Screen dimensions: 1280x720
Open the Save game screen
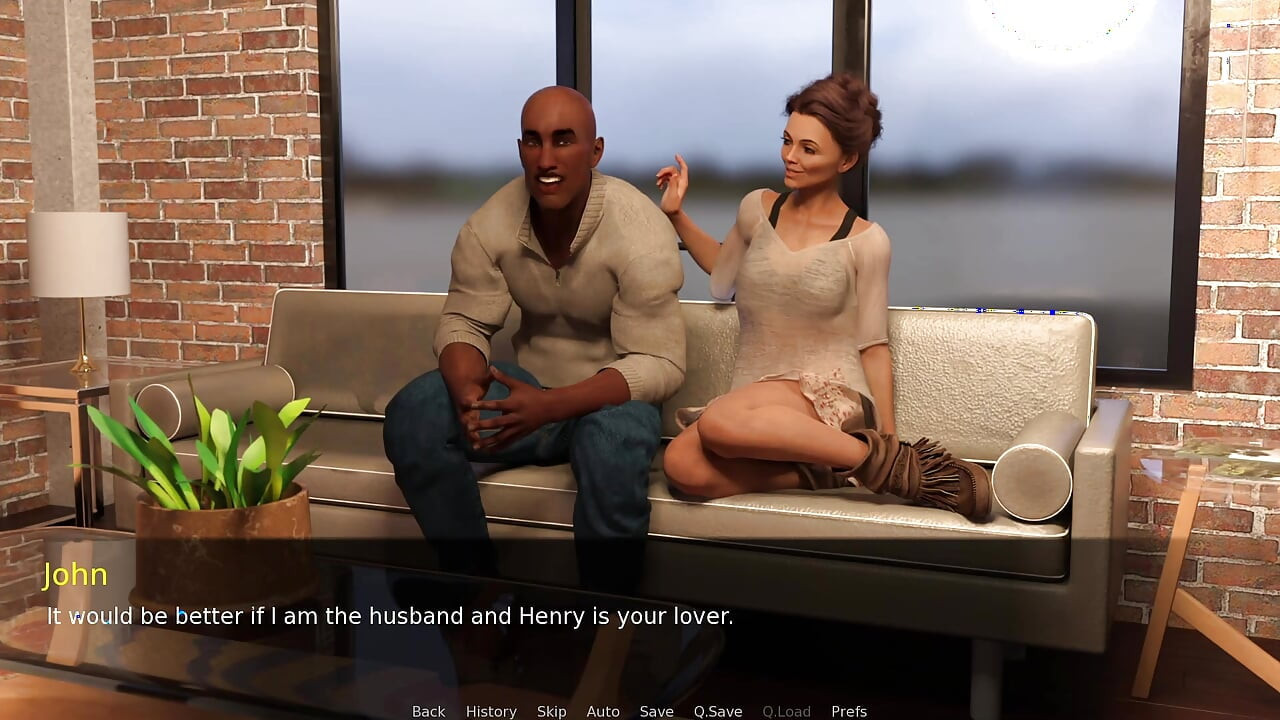[x=656, y=711]
